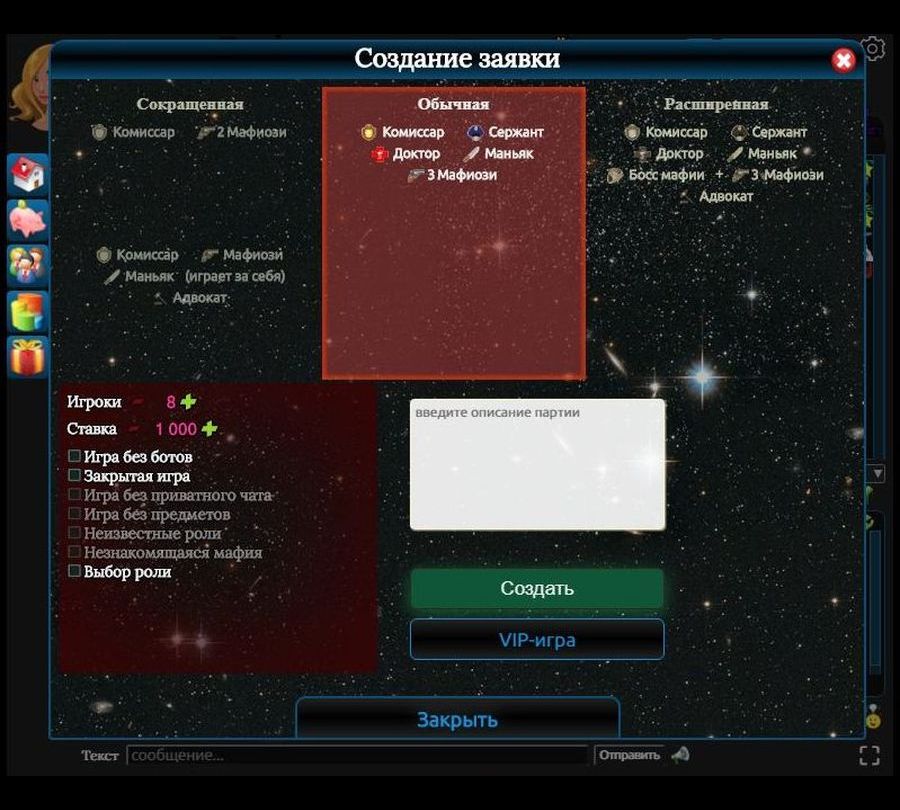Screen dimensions: 900x810
Task: Enable the Игра без ботов checkbox
Action: coord(75,456)
